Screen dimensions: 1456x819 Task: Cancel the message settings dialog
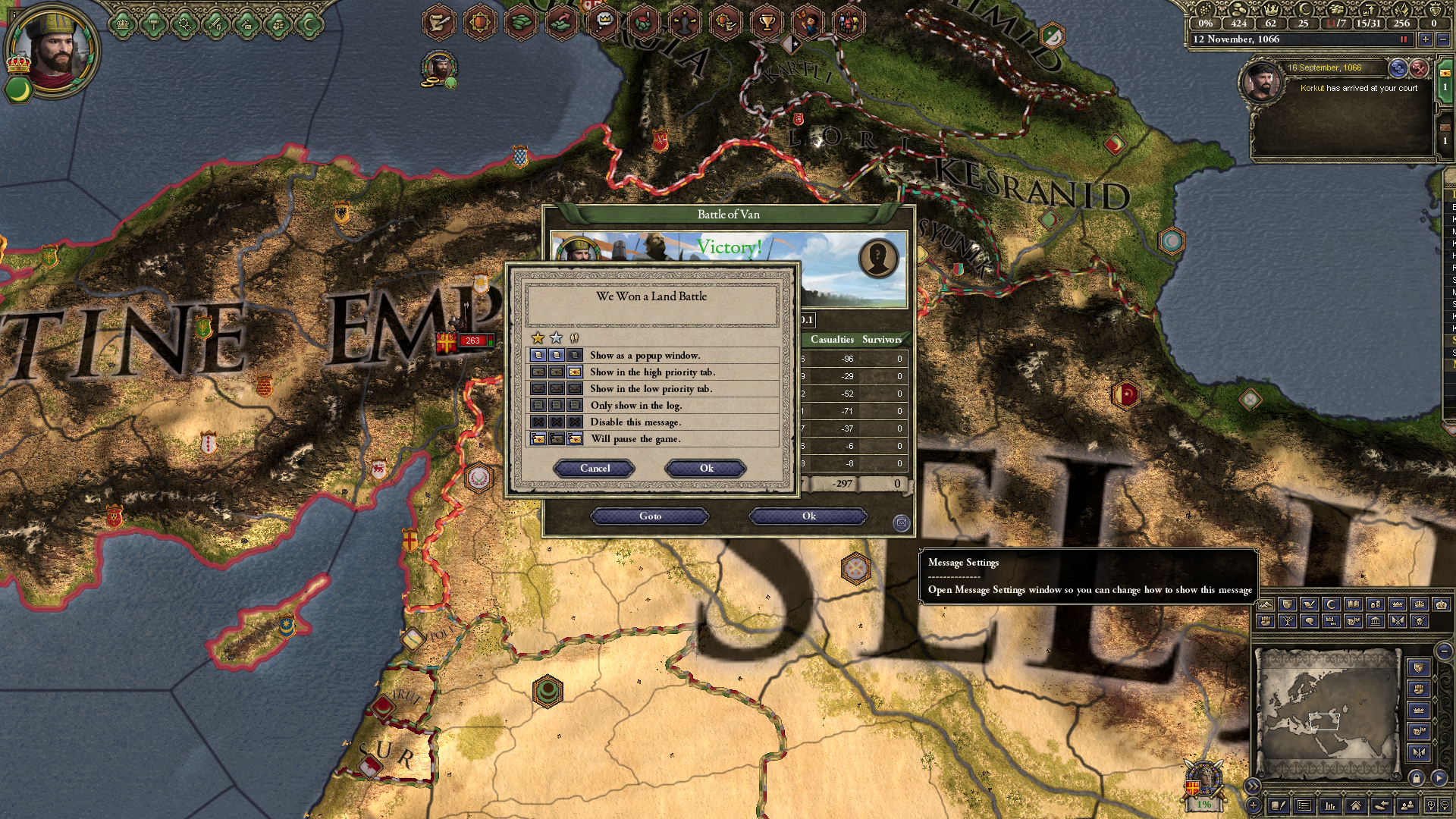(595, 469)
